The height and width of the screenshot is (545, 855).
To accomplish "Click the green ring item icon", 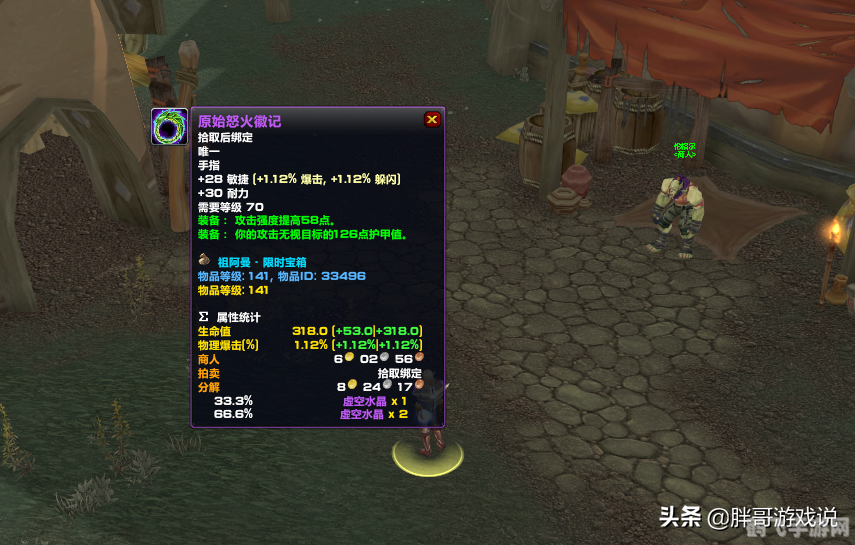I will click(x=170, y=127).
